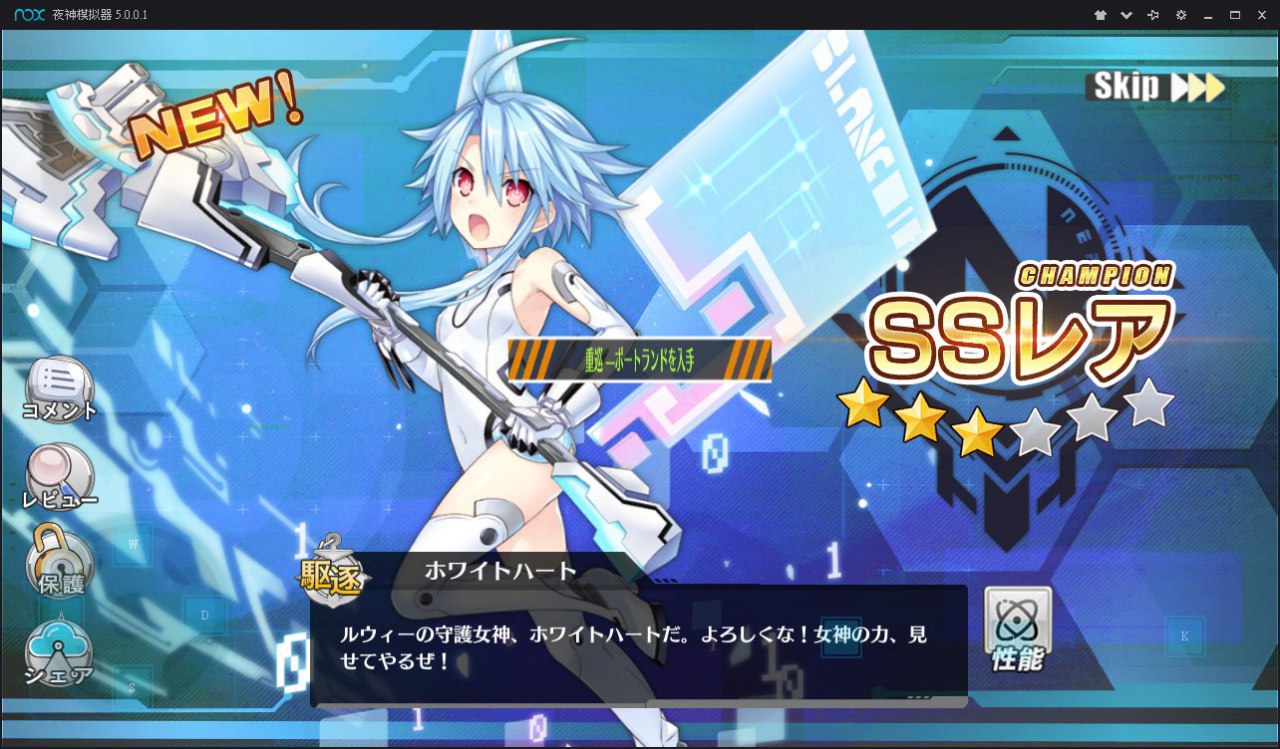
Task: Share the new character via シェア
Action: 59,652
